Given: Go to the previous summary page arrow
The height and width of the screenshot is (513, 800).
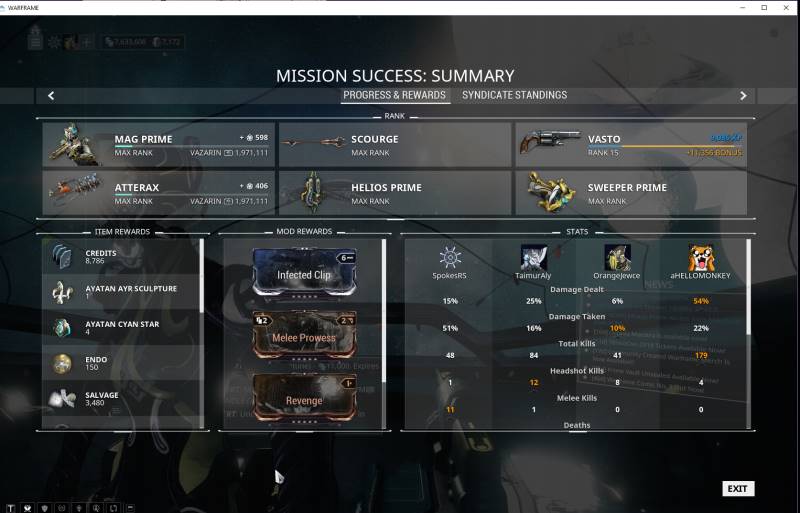Looking at the screenshot, I should (x=51, y=96).
